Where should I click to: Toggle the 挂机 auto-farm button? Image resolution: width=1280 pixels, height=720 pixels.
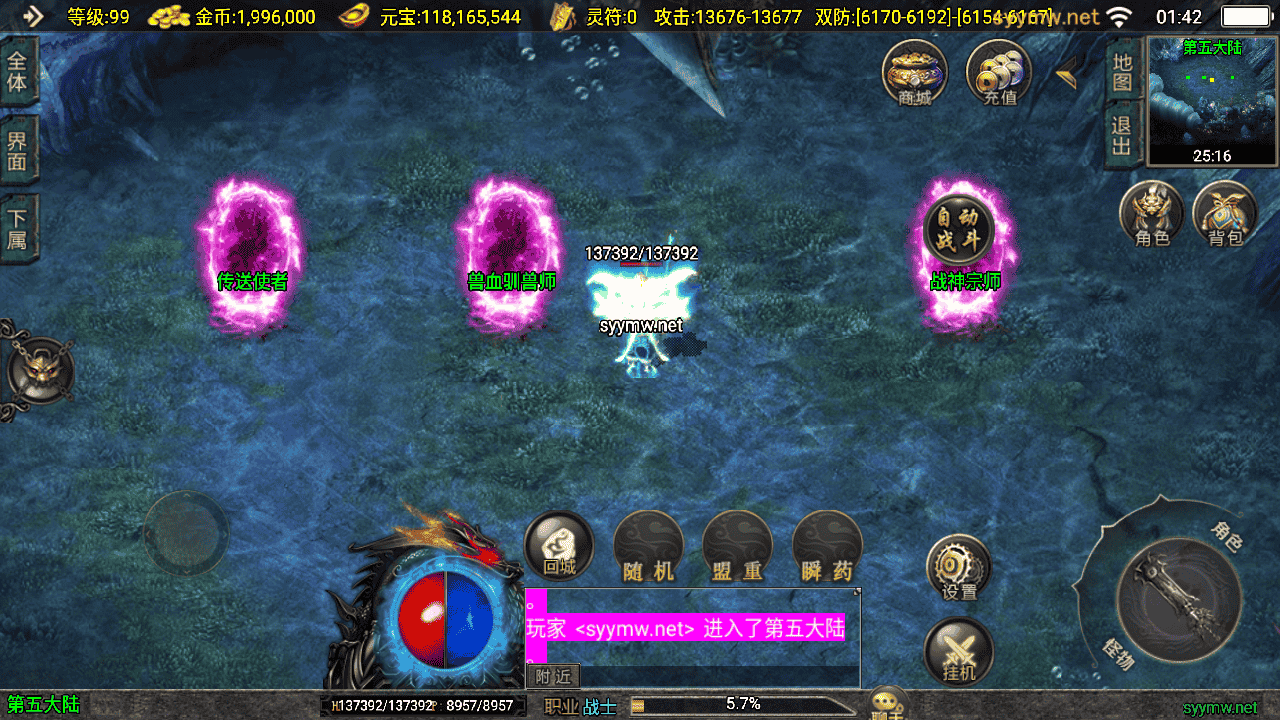click(959, 650)
